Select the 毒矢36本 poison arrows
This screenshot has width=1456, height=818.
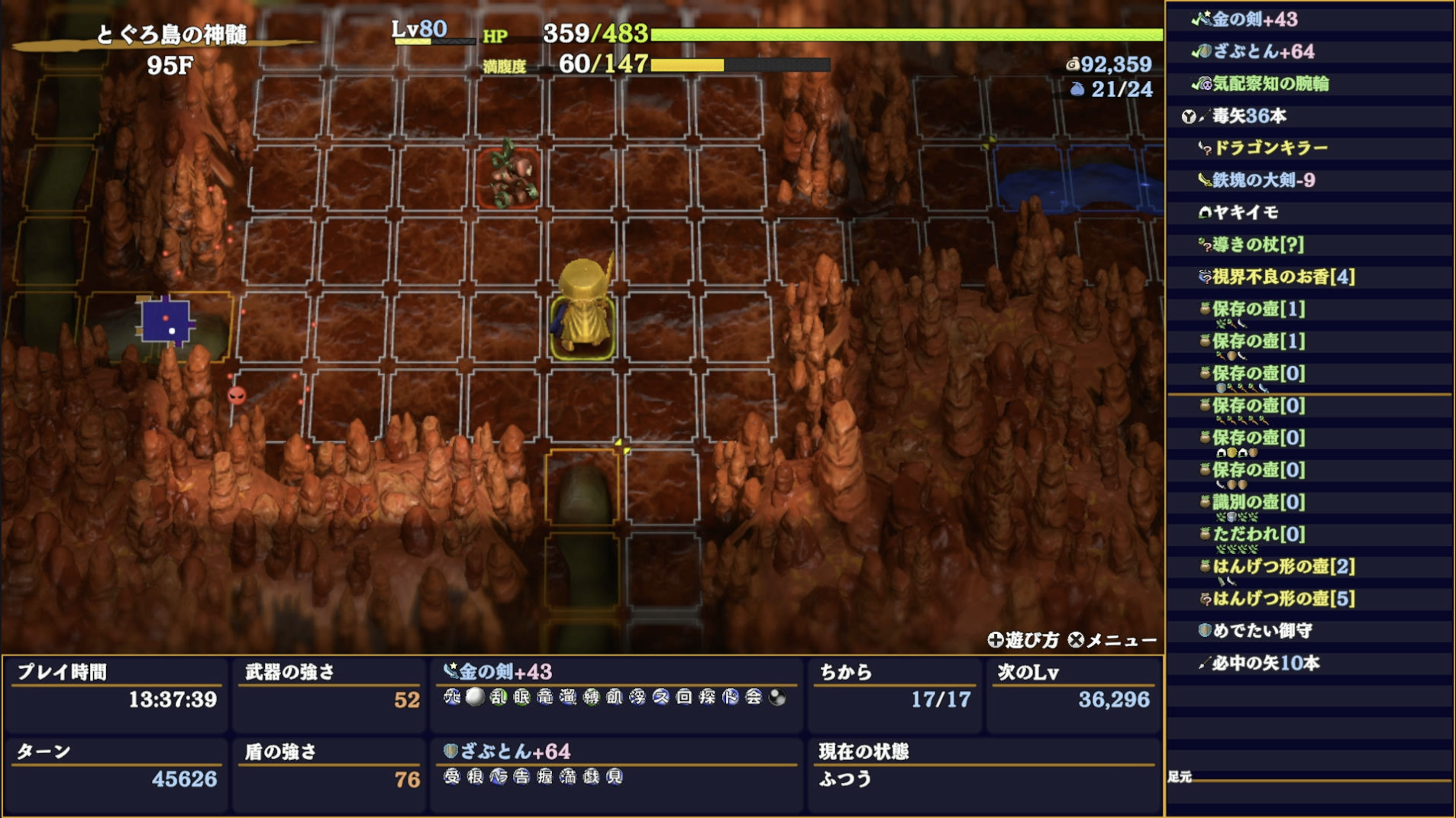1249,115
